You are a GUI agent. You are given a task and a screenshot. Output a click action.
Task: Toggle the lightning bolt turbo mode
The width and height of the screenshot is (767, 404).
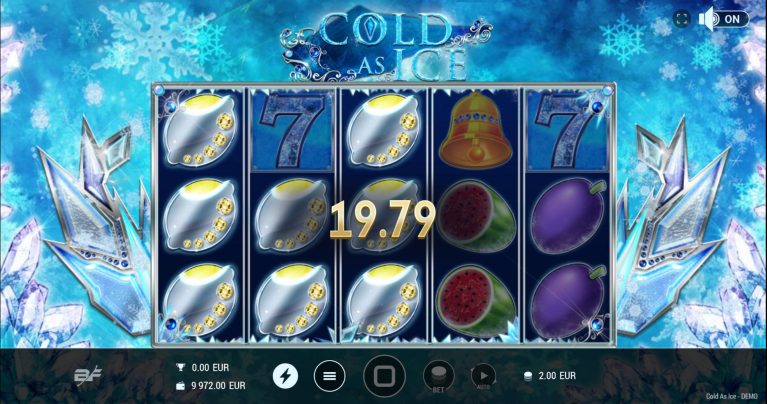(285, 376)
